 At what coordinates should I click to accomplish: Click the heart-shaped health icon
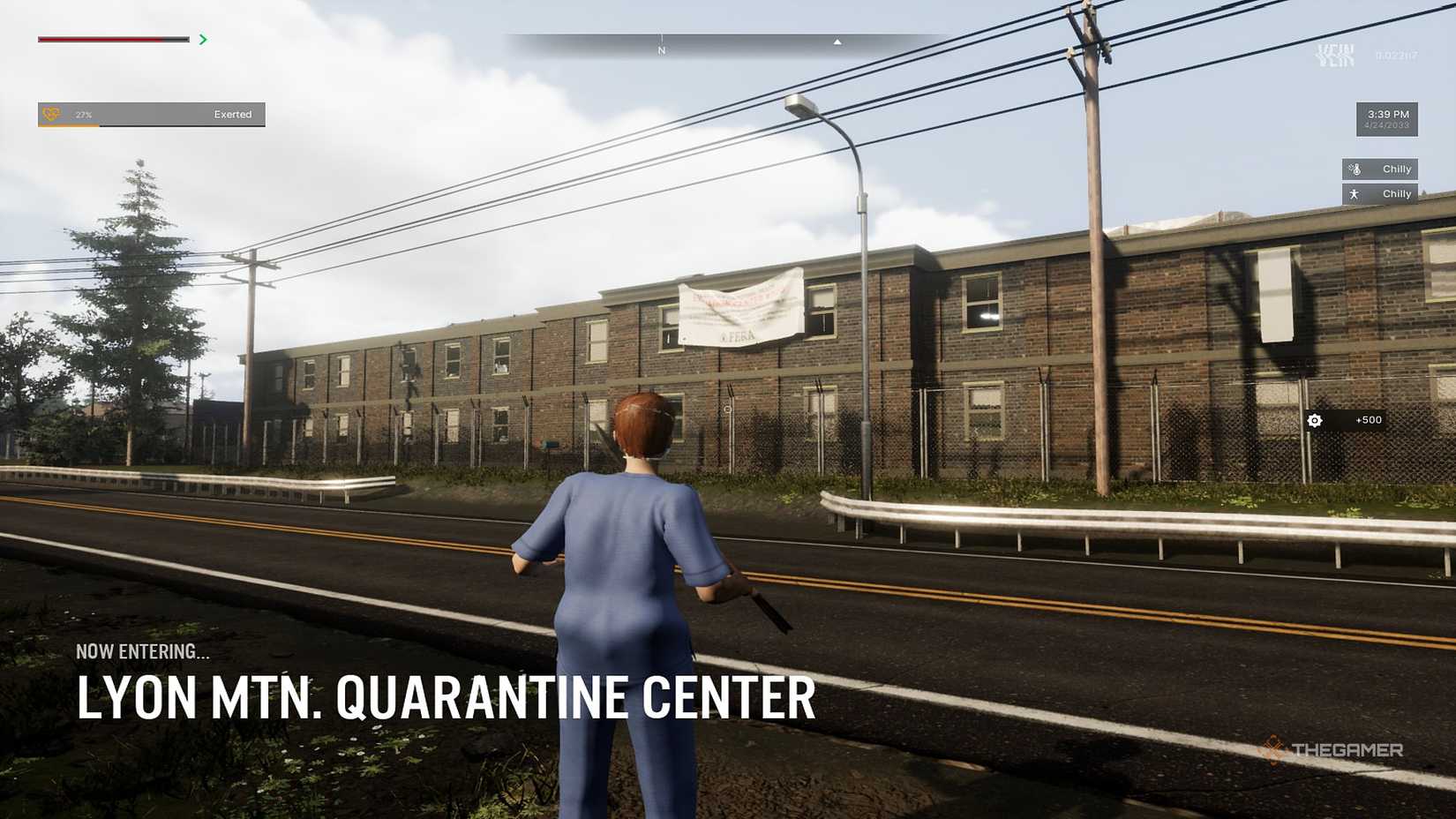50,114
